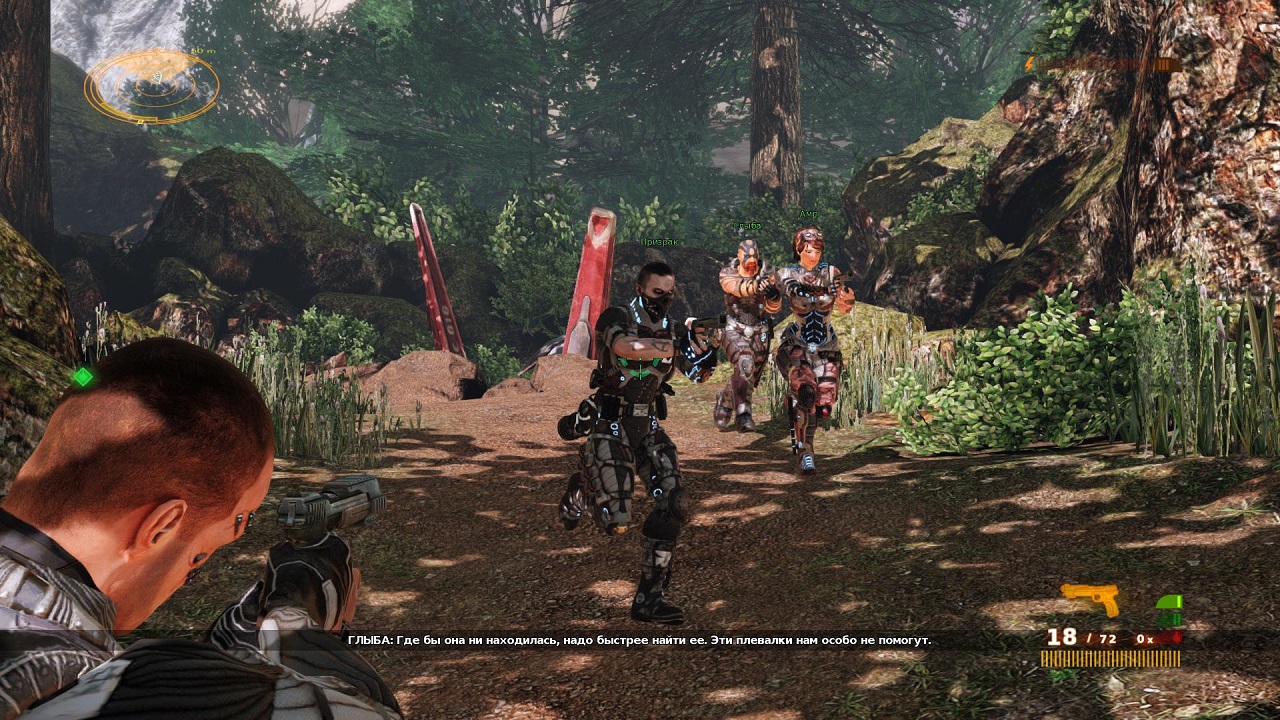Click the circular radar minimap
The height and width of the screenshot is (720, 1280).
pos(152,86)
